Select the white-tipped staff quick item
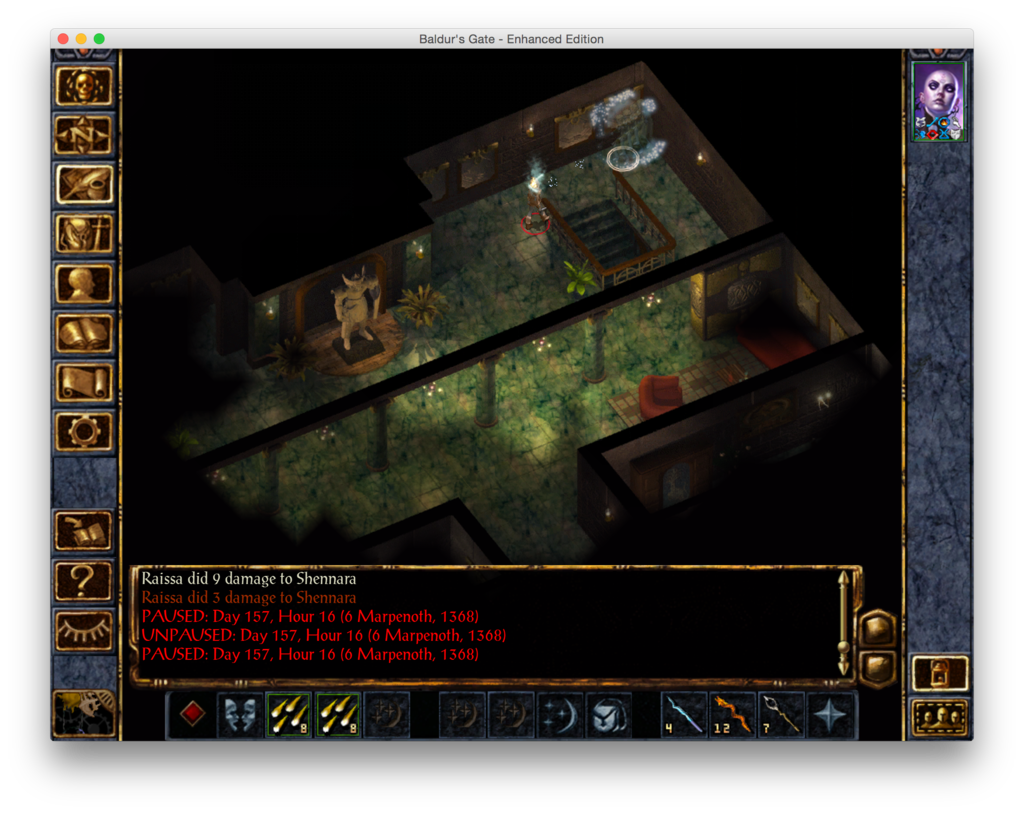 (783, 715)
